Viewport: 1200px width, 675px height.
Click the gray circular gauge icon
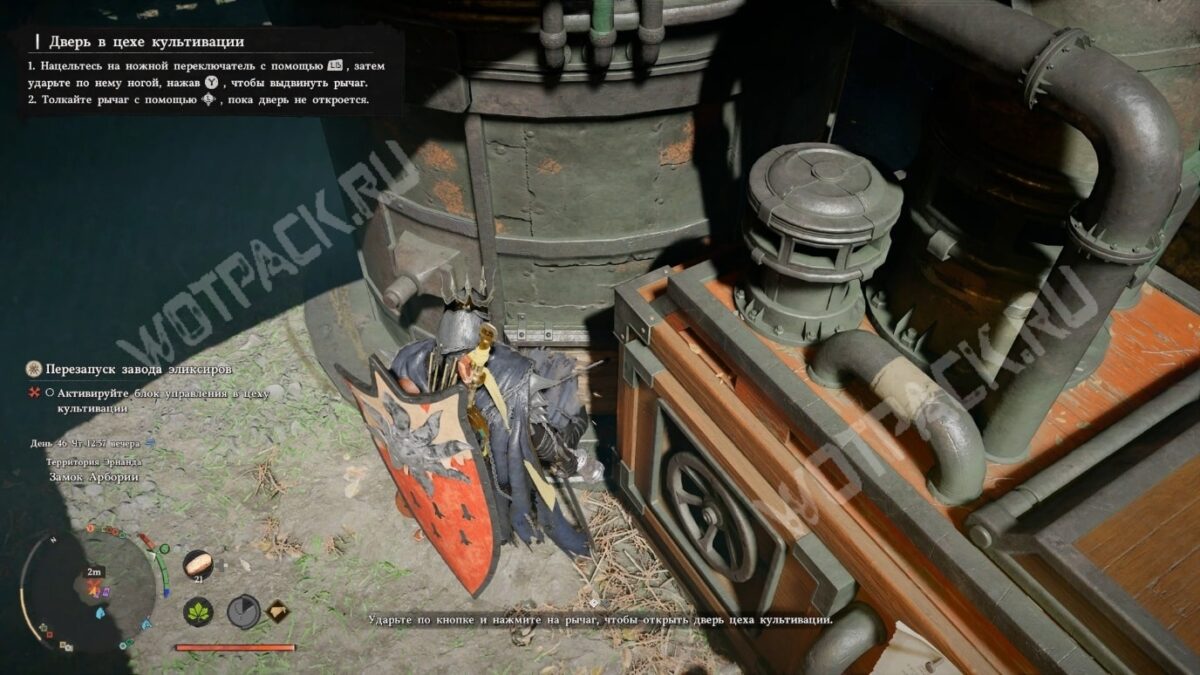[x=242, y=611]
